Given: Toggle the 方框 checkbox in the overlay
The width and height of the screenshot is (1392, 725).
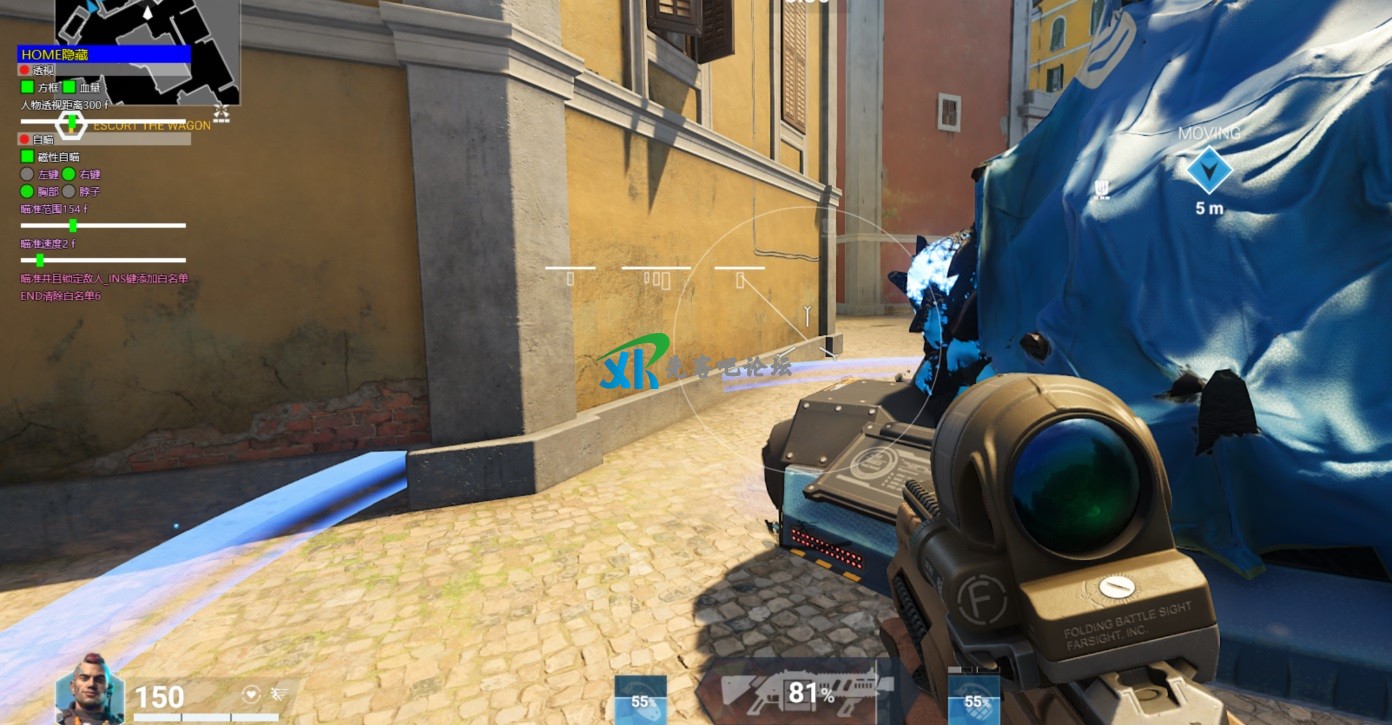Looking at the screenshot, I should (x=27, y=88).
